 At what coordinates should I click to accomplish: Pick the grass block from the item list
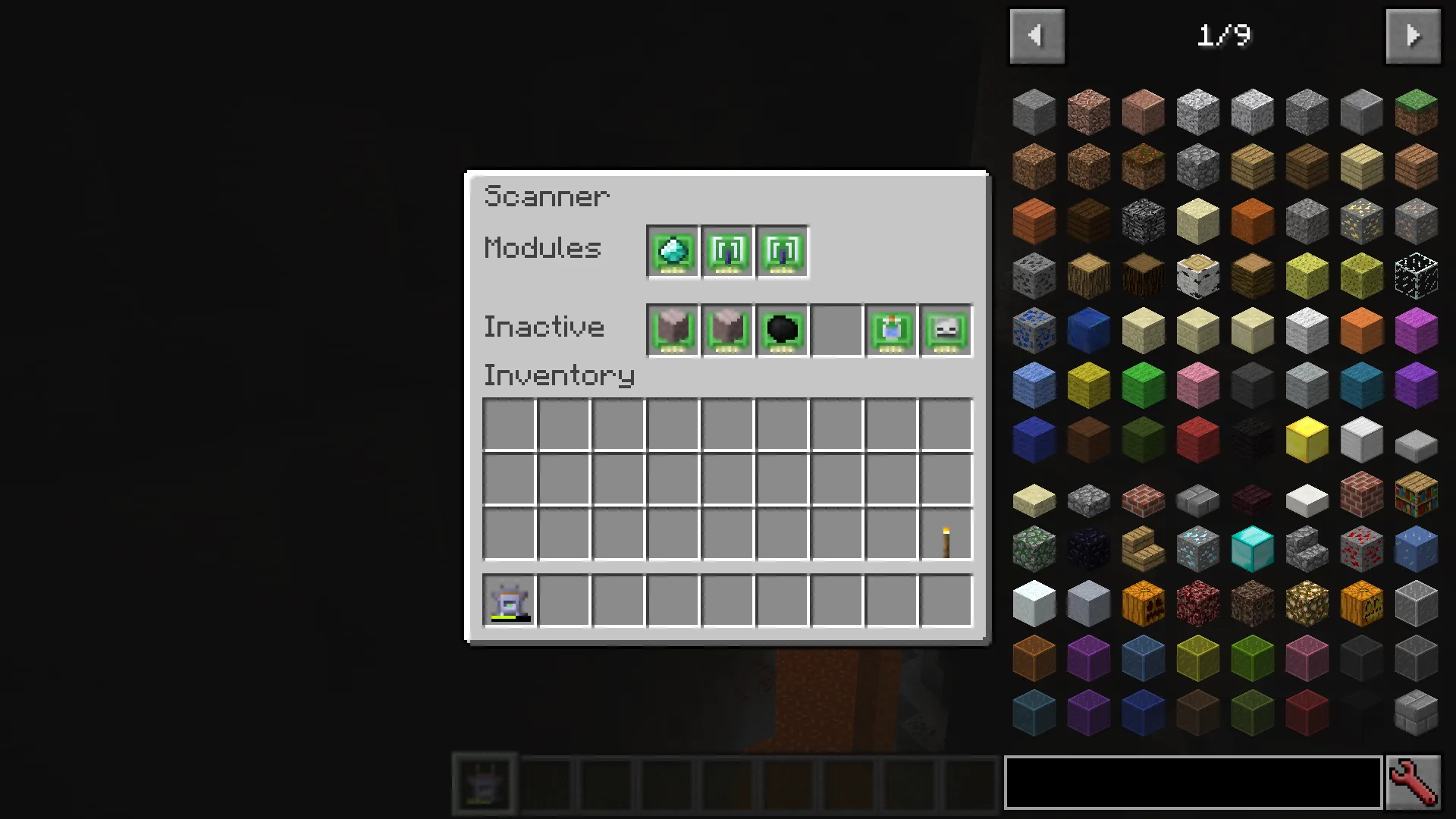pyautogui.click(x=1415, y=111)
